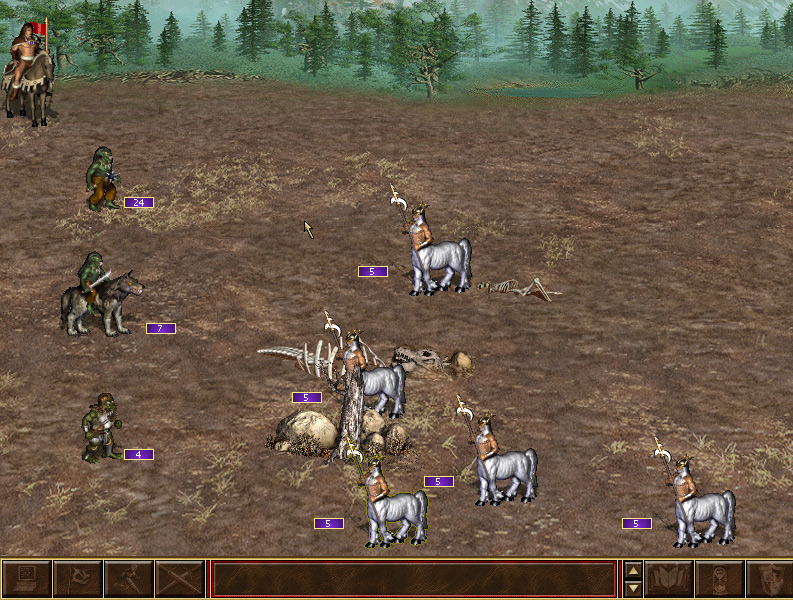Open the combat system options
793x600 pixels.
26,579
